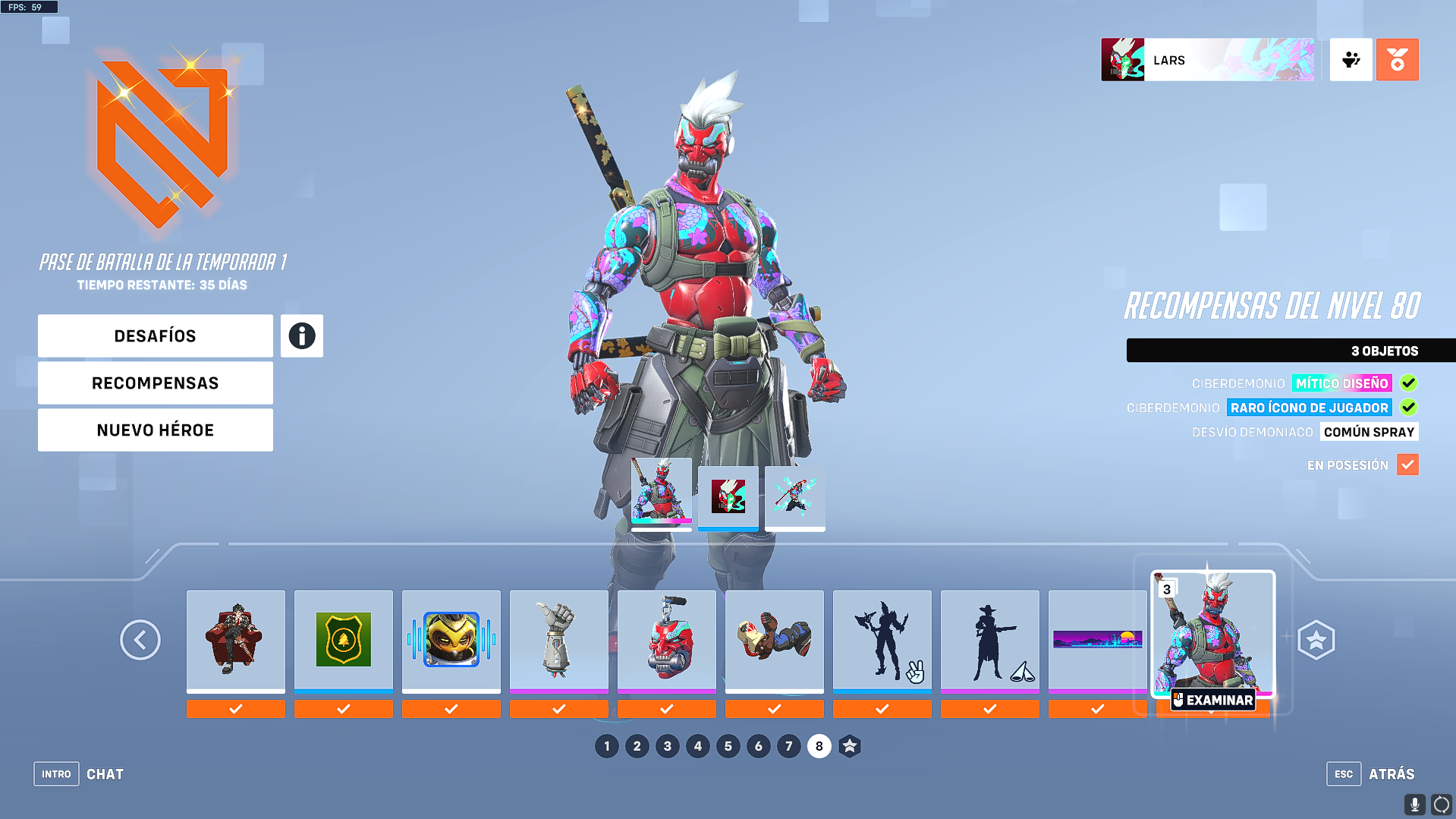Screen dimensions: 1456x819
Task: Select the red demon mask weapon charm reward
Action: click(666, 640)
